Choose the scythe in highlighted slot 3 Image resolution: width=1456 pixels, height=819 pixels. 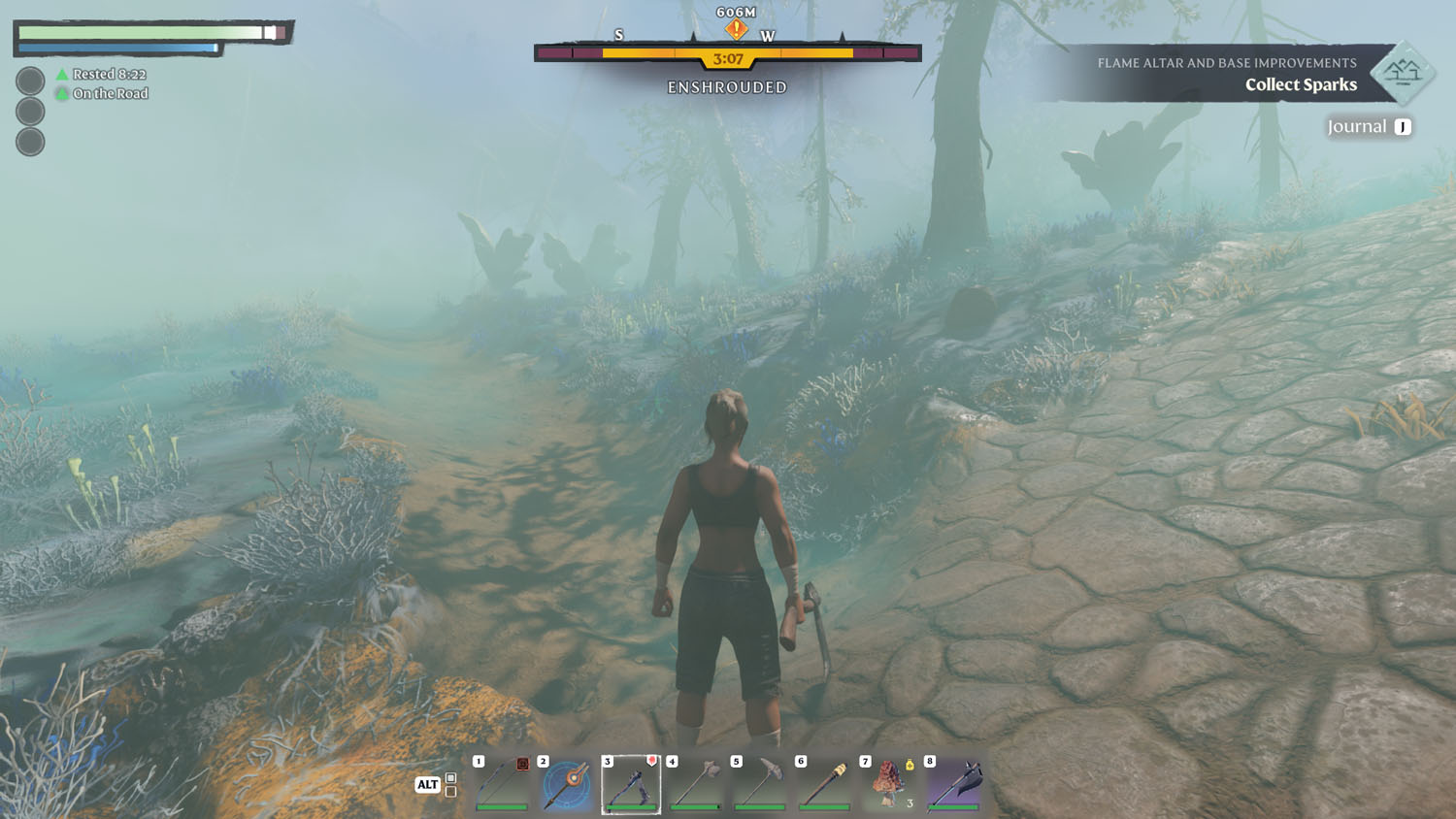(631, 784)
